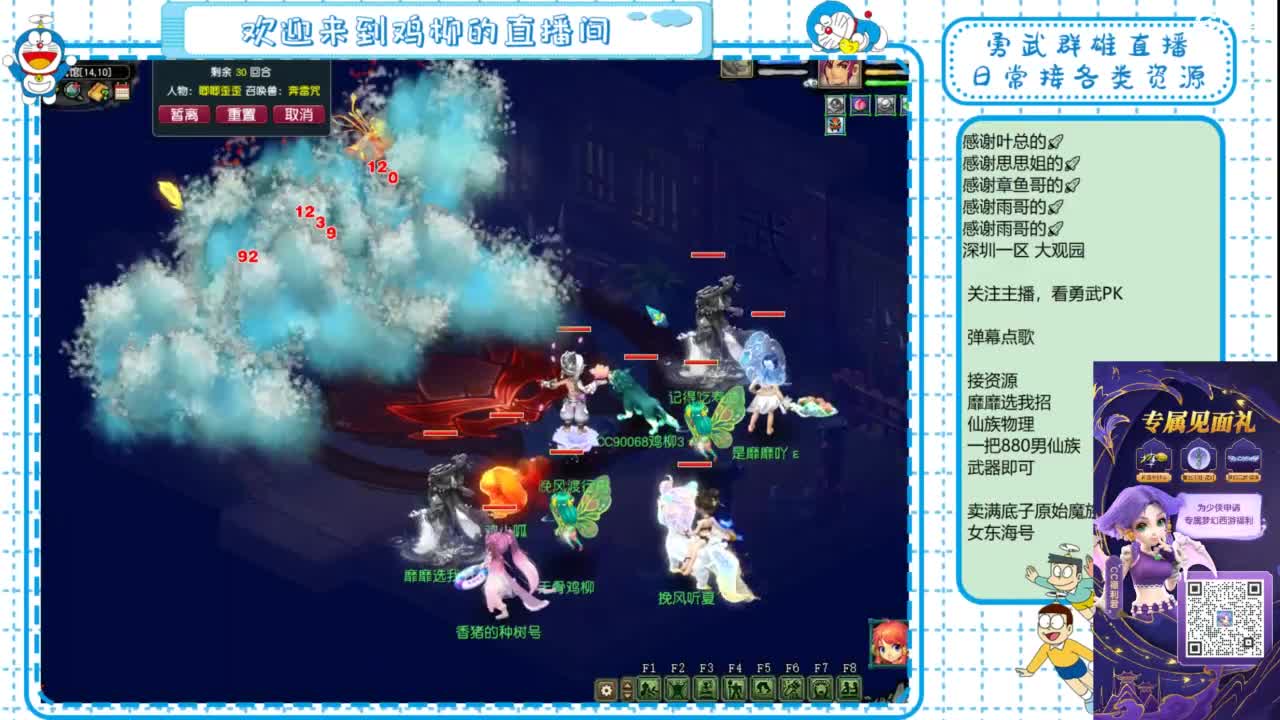This screenshot has width=1280, height=720.
Task: Click the opera mask transformation buff icon
Action: click(835, 125)
